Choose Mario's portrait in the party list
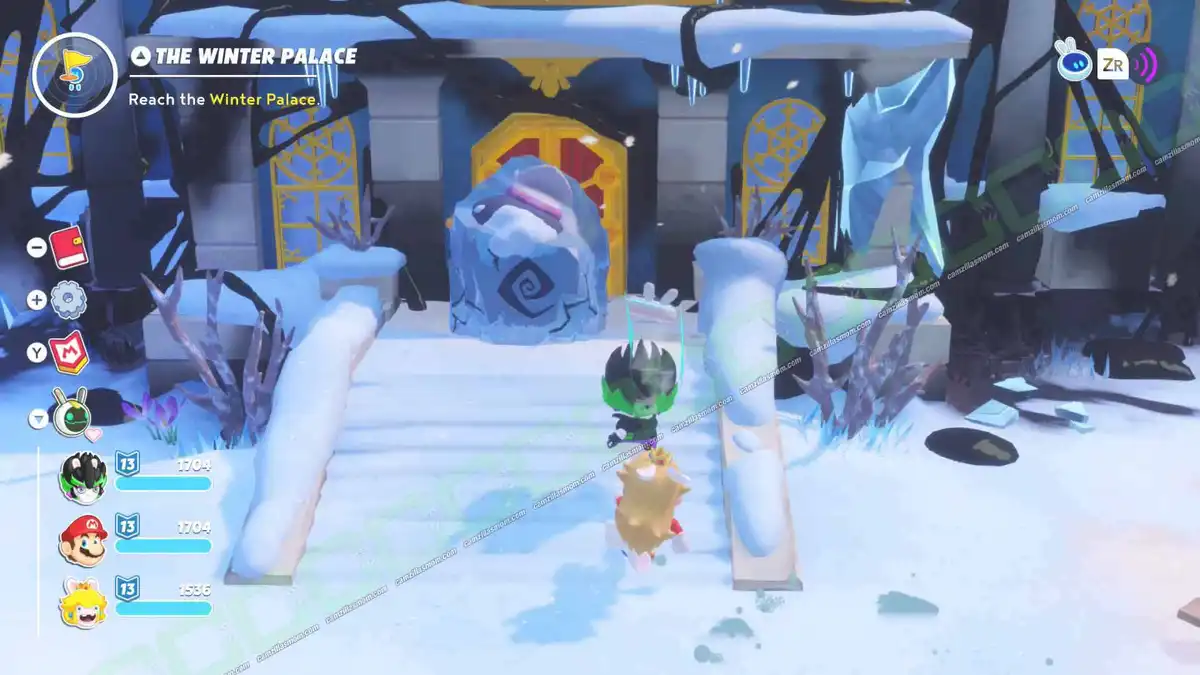 coord(83,540)
